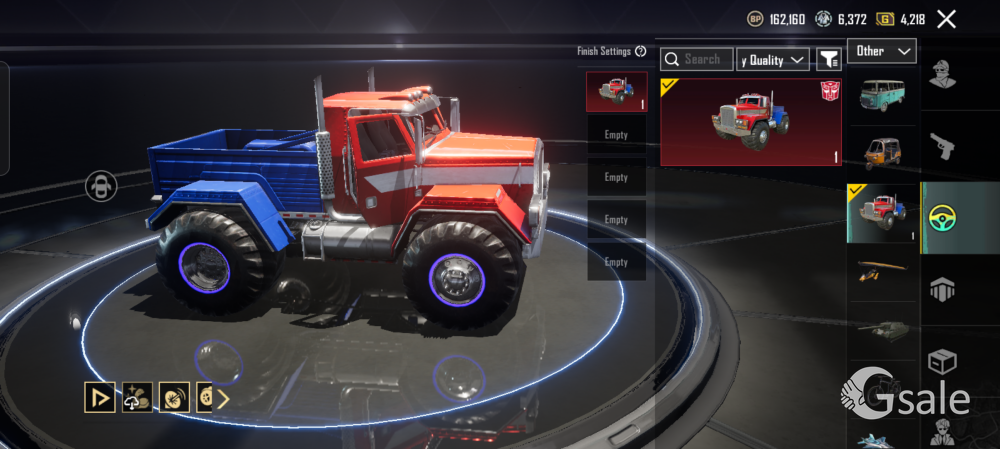Switch to the pistol weapons tab

(x=942, y=147)
